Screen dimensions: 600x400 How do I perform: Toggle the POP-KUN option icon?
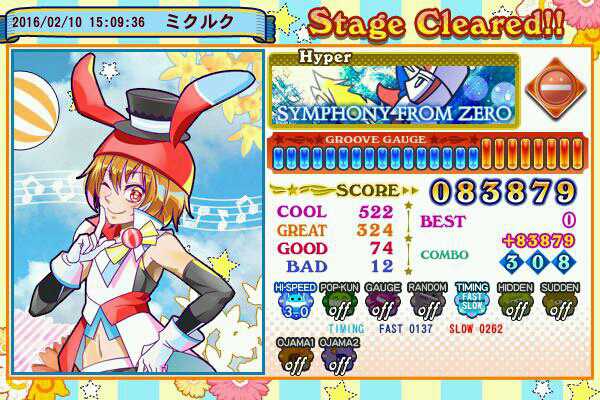337,303
